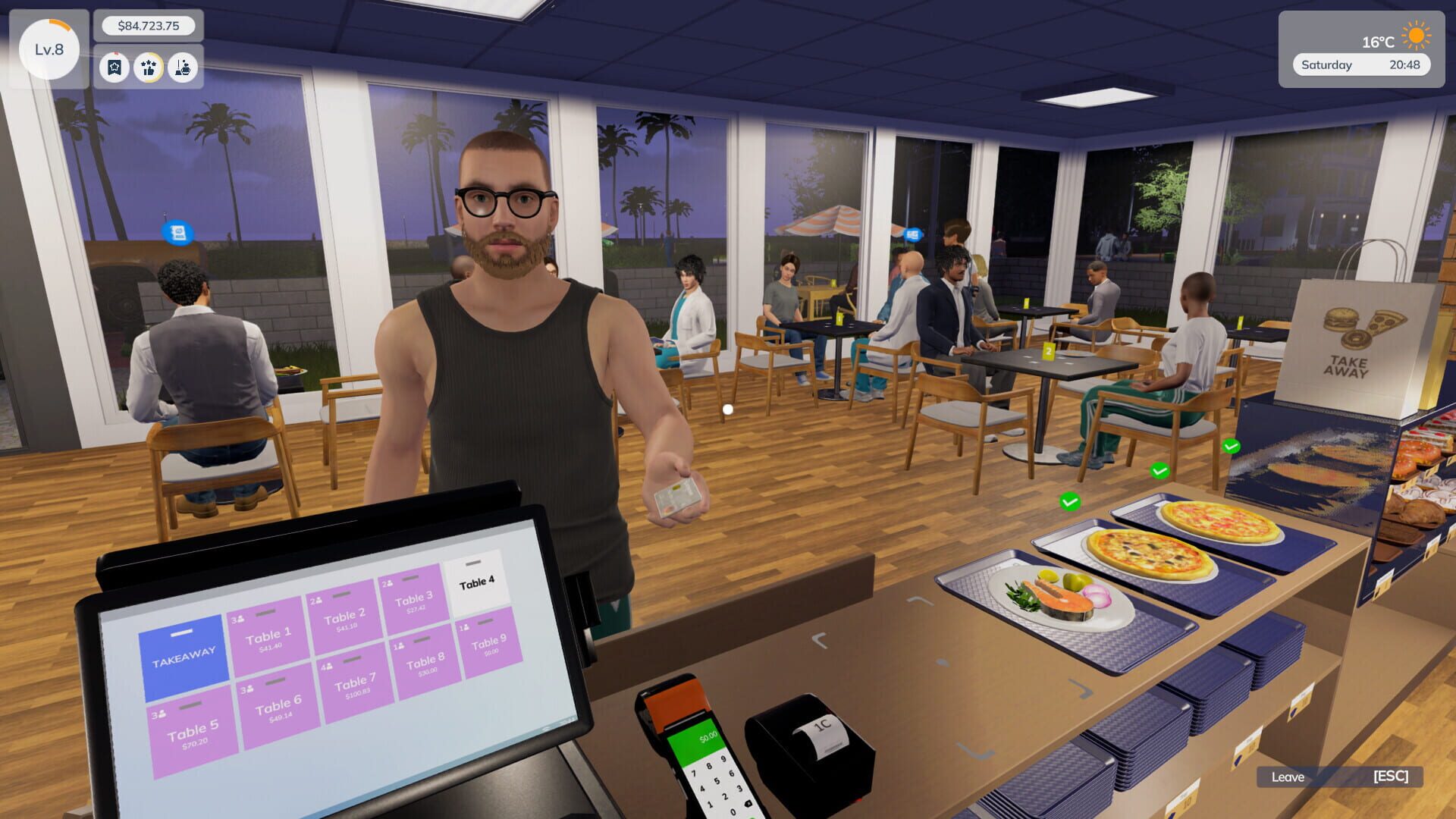Open the star bookmark icon
The image size is (1456, 819).
click(115, 67)
